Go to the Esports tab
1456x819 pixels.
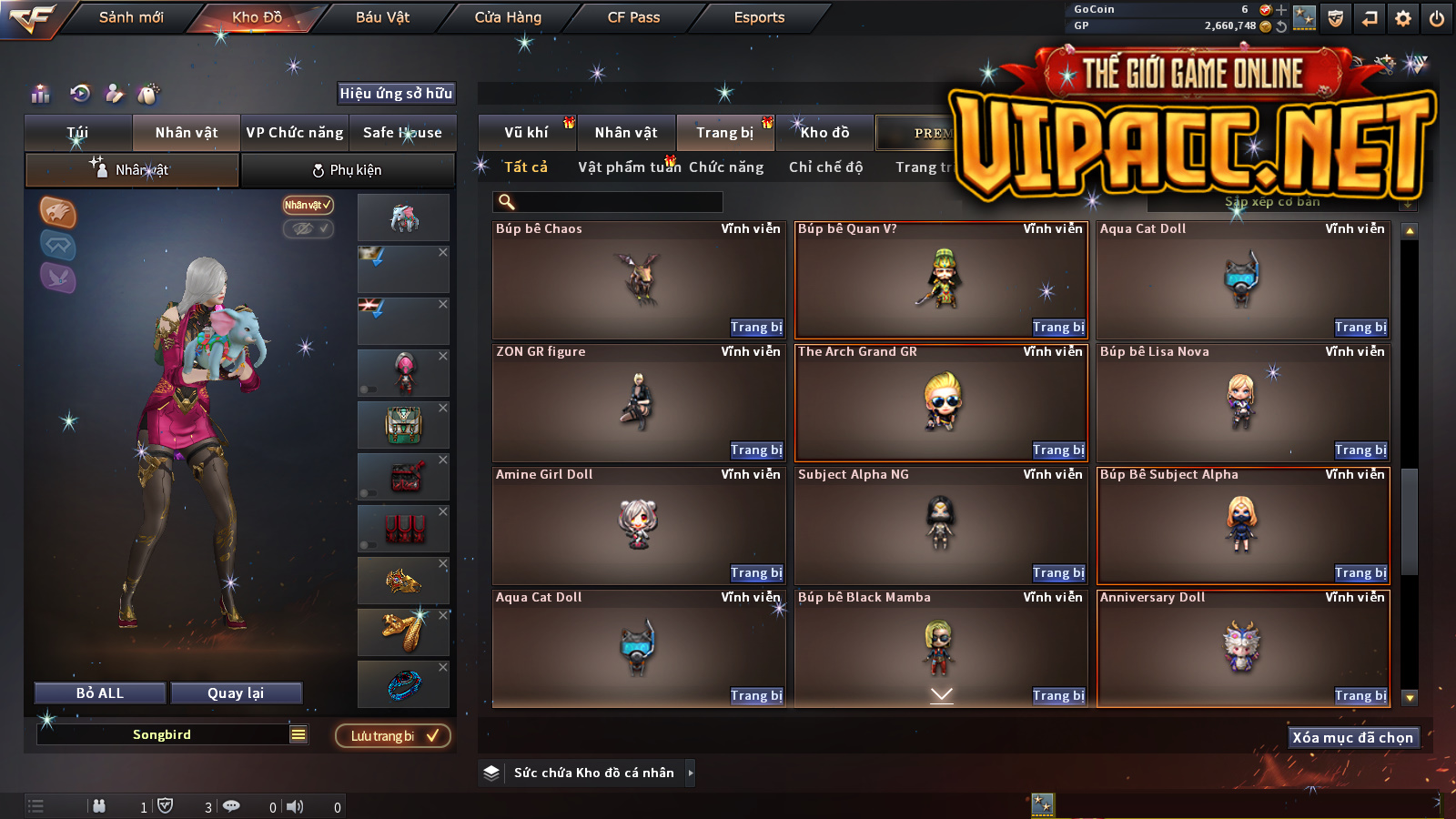[x=759, y=17]
